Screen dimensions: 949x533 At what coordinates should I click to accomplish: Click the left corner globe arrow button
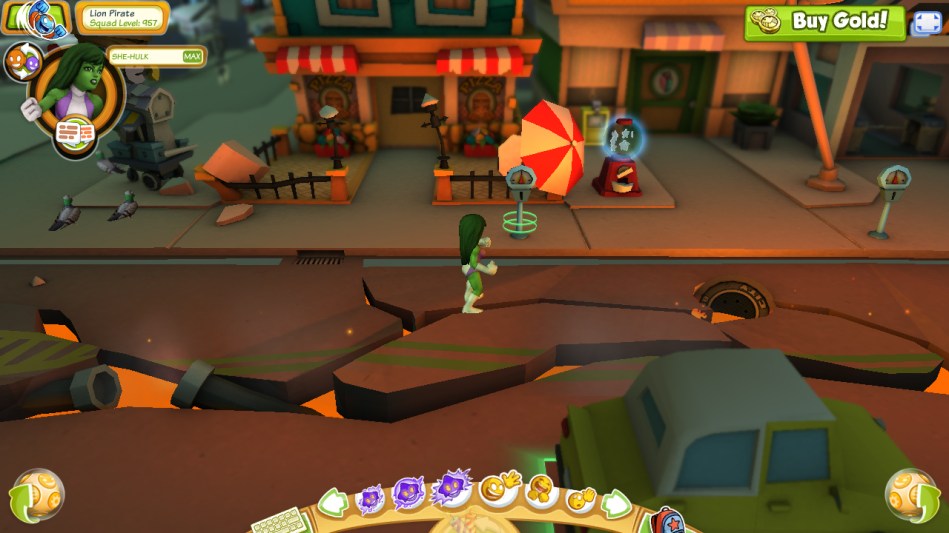(x=36, y=494)
